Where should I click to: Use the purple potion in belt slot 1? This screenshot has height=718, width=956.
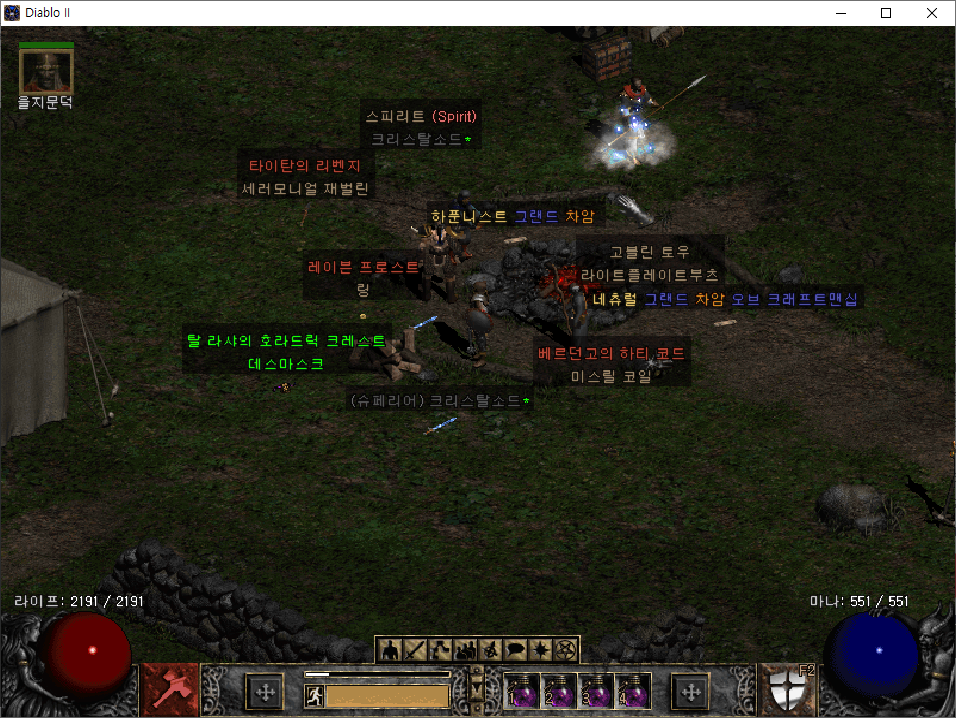(521, 690)
